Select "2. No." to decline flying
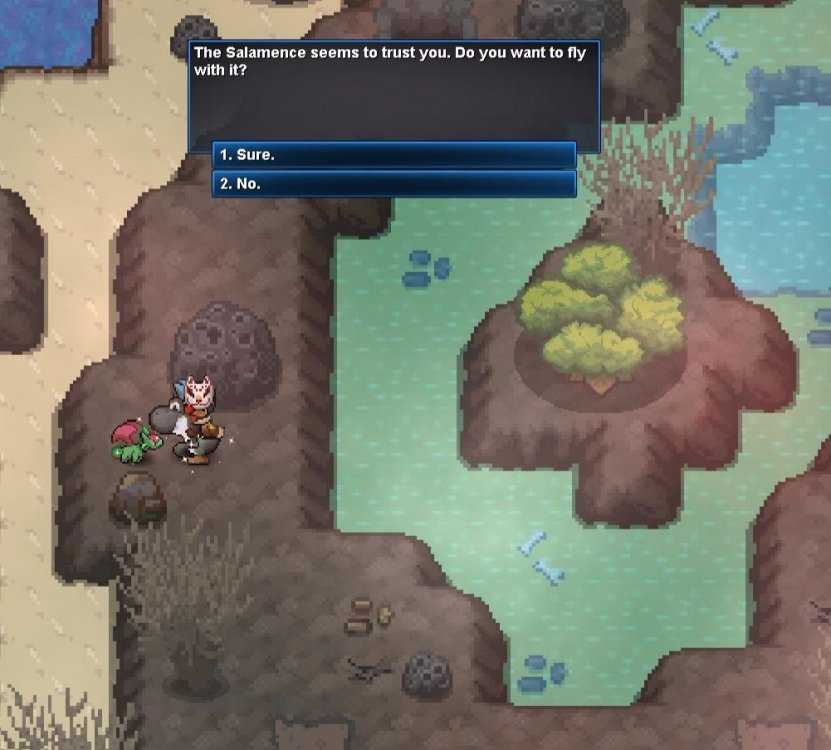The image size is (831, 750). tap(394, 184)
